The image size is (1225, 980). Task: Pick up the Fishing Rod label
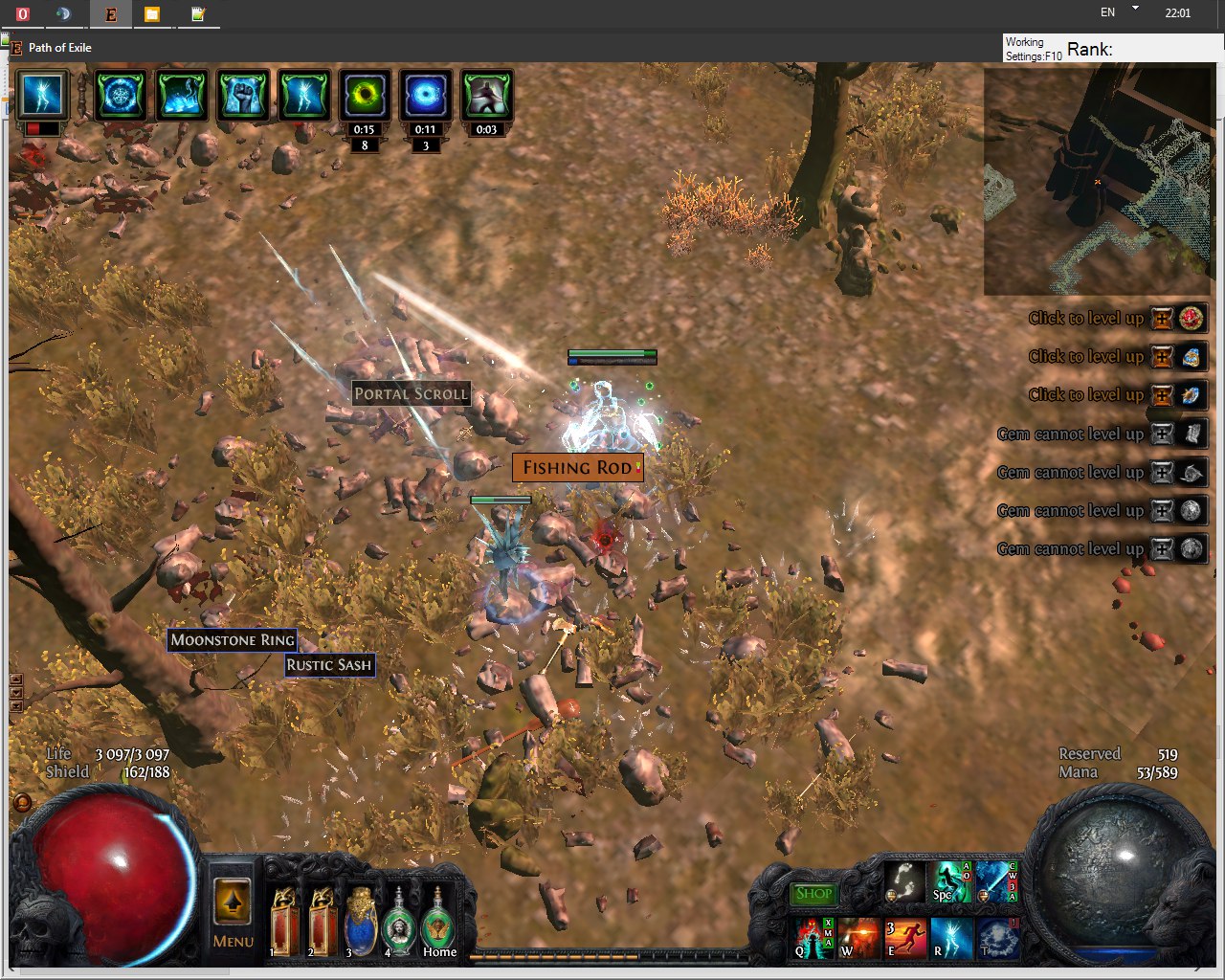[x=577, y=468]
